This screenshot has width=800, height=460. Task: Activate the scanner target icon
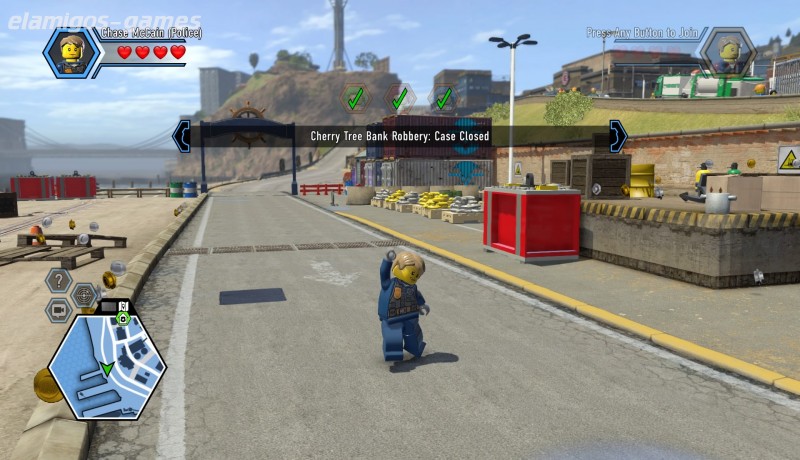84,295
